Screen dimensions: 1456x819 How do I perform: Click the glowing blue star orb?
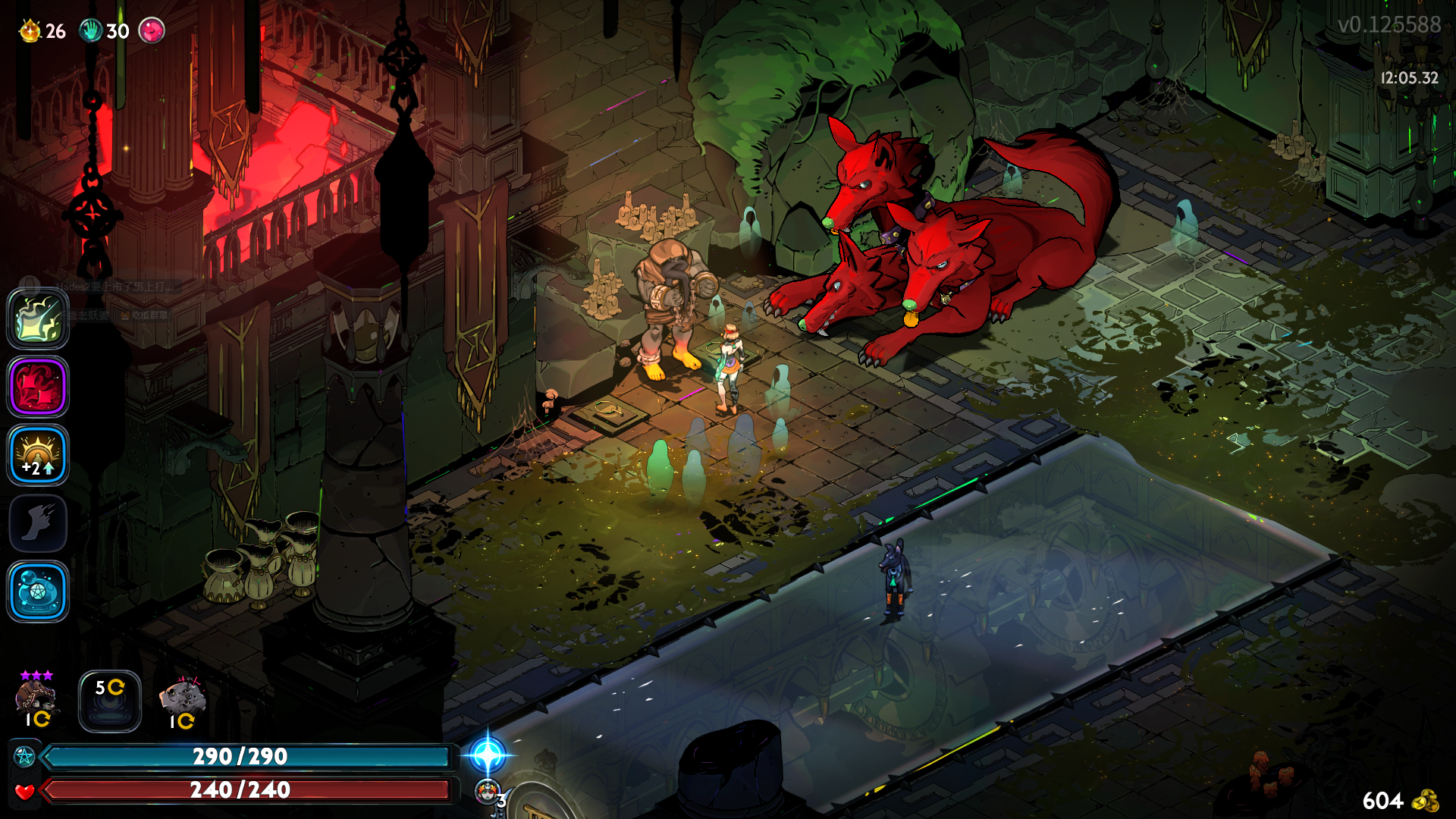(487, 755)
